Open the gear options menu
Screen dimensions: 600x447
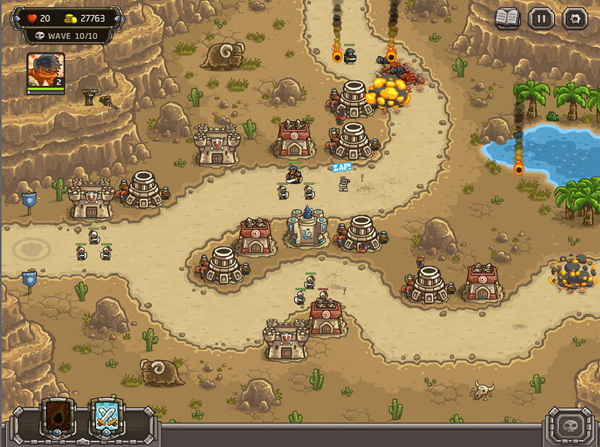click(574, 17)
